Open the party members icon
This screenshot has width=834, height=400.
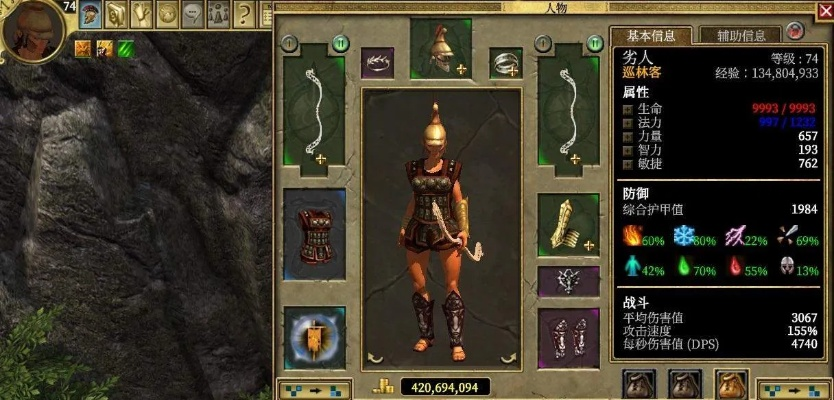[217, 14]
